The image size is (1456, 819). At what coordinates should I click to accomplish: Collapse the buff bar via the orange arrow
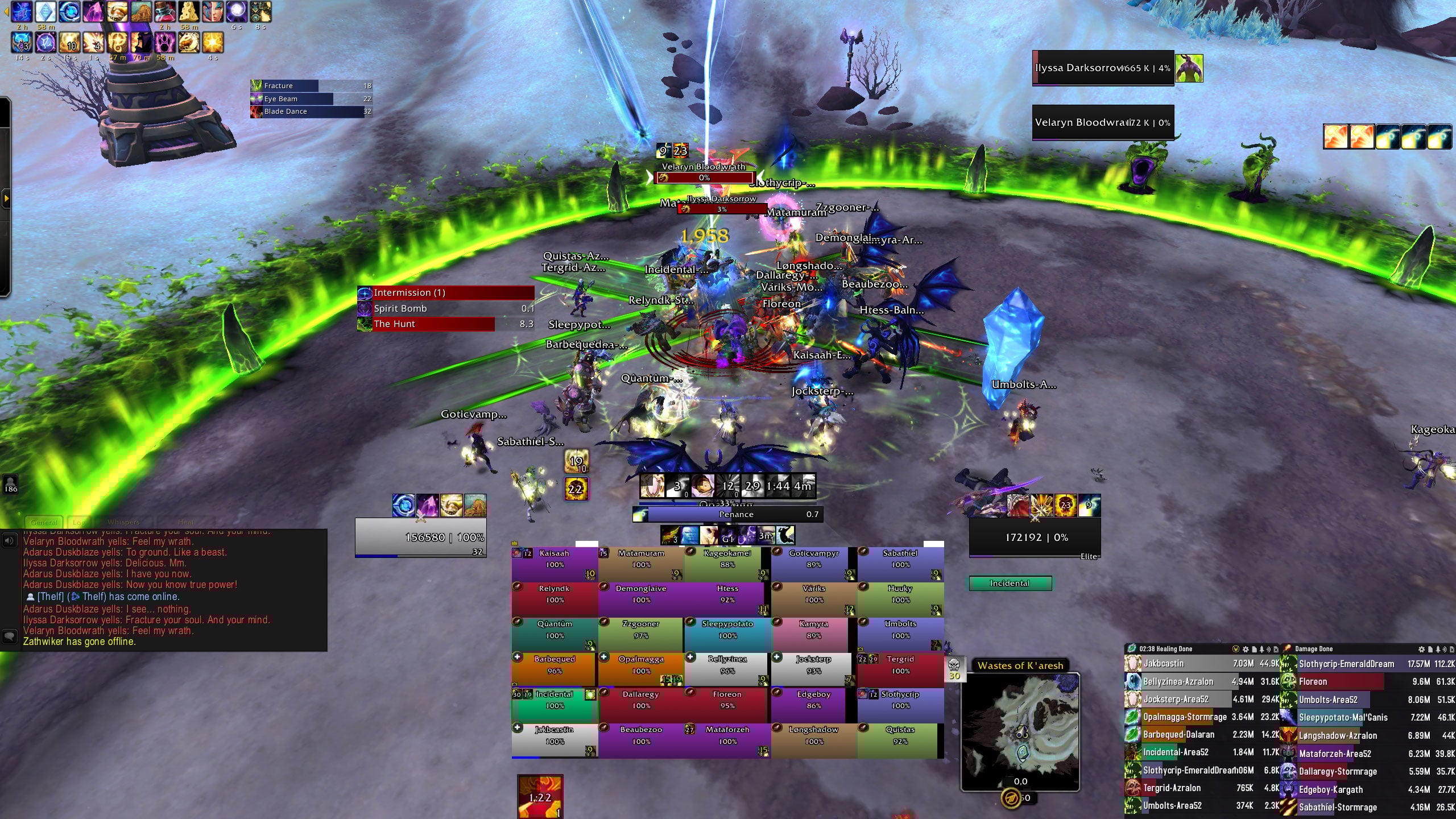tap(6, 11)
